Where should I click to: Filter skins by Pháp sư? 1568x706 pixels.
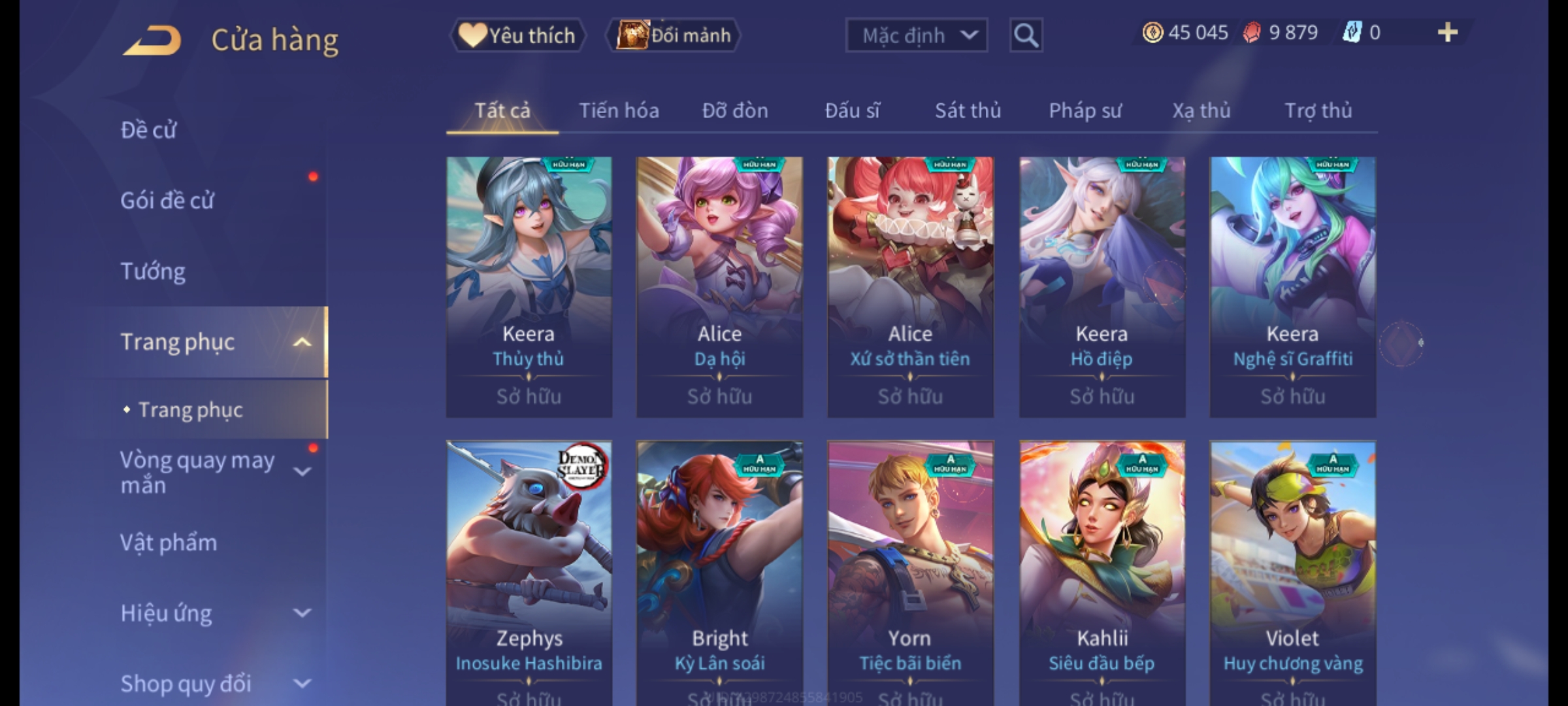[x=1085, y=110]
